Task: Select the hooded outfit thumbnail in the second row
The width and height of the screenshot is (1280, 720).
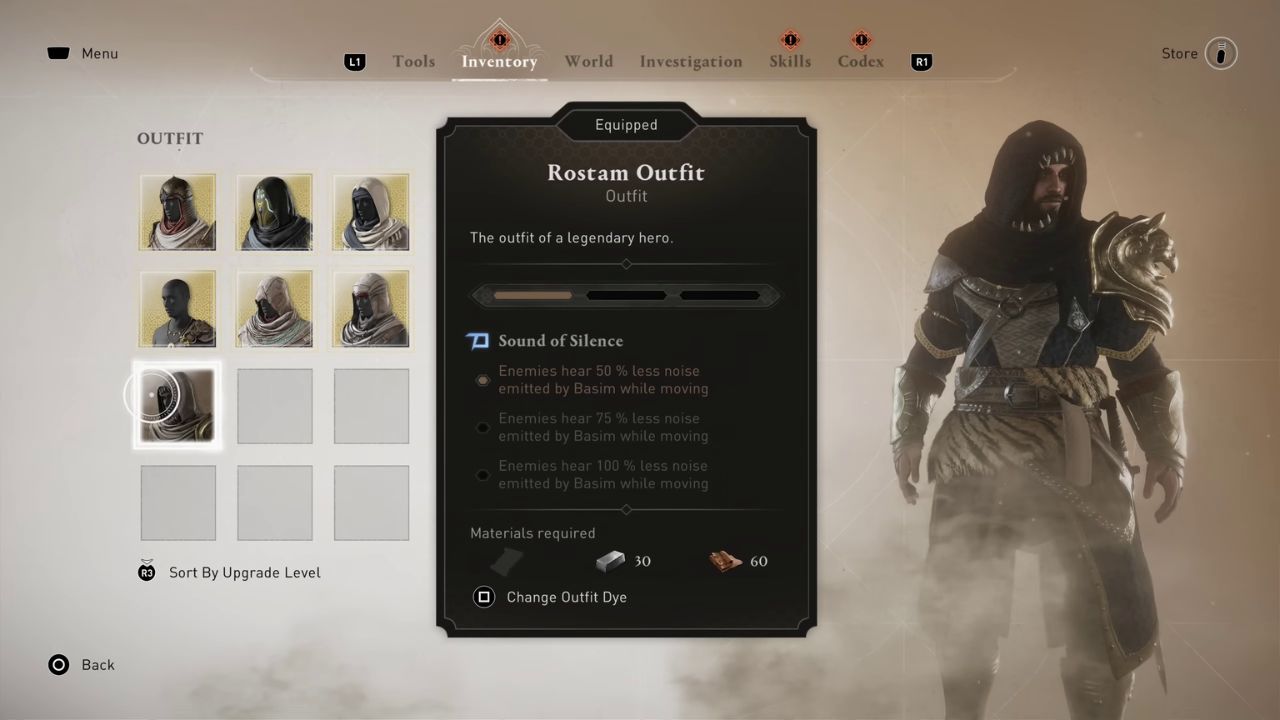Action: click(274, 309)
